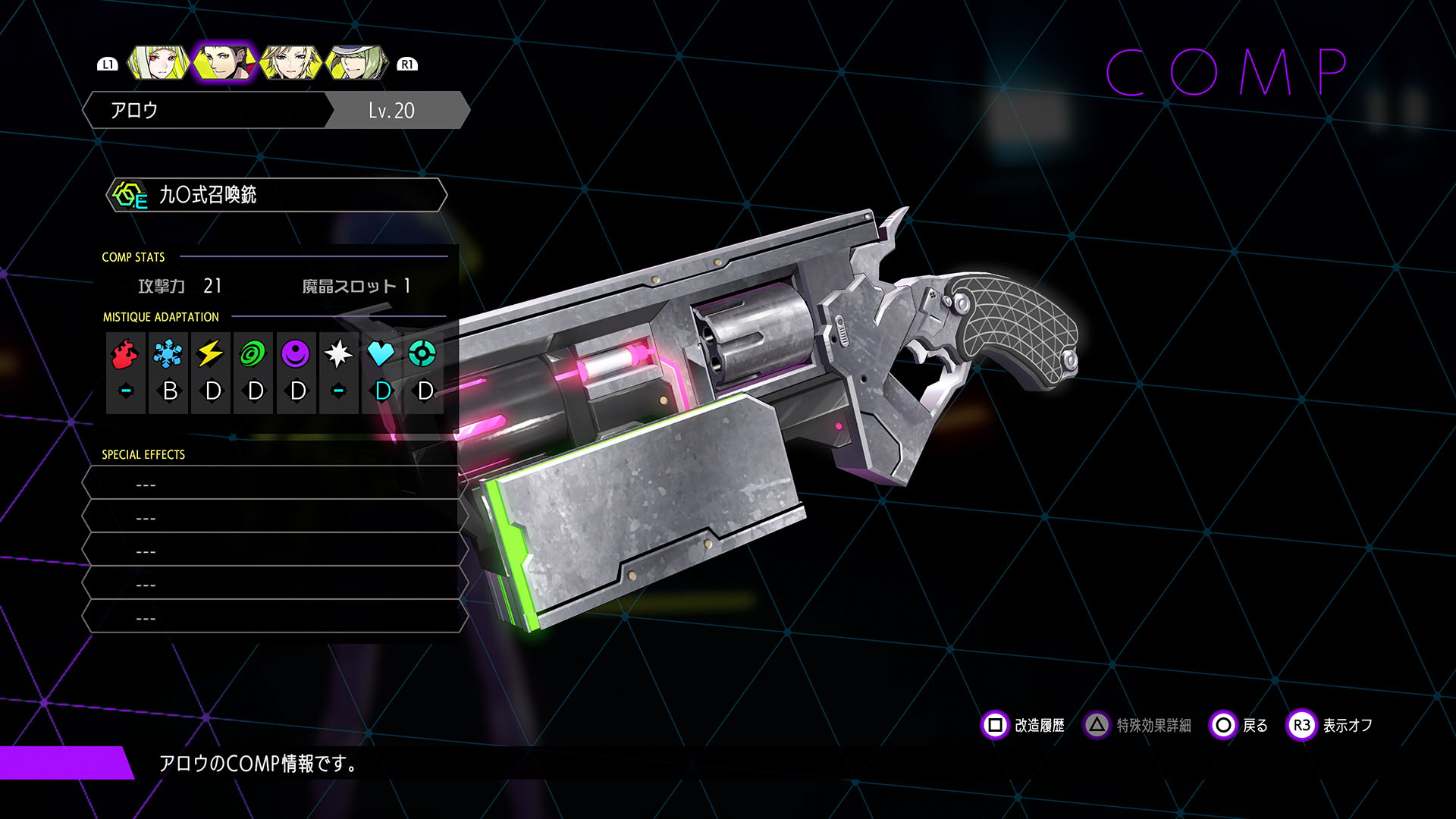
Task: Select the teal target support affinity icon
Action: point(422,353)
